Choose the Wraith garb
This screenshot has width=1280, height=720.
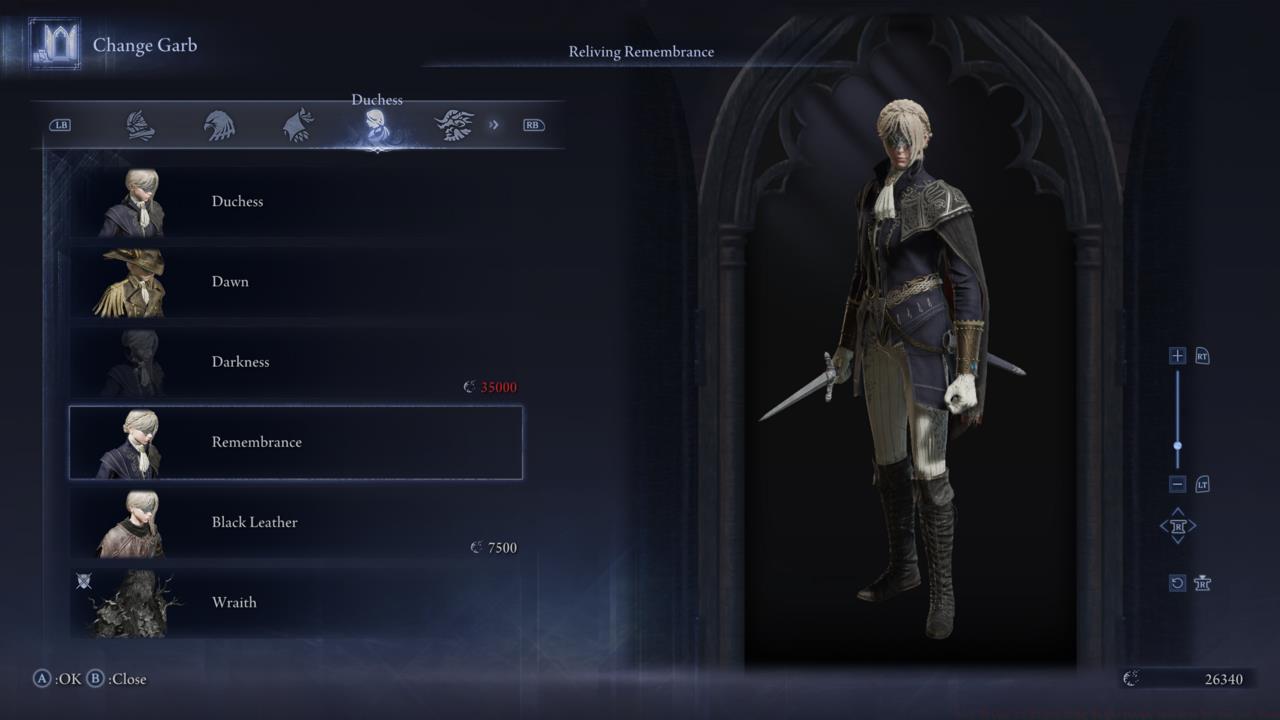click(295, 602)
